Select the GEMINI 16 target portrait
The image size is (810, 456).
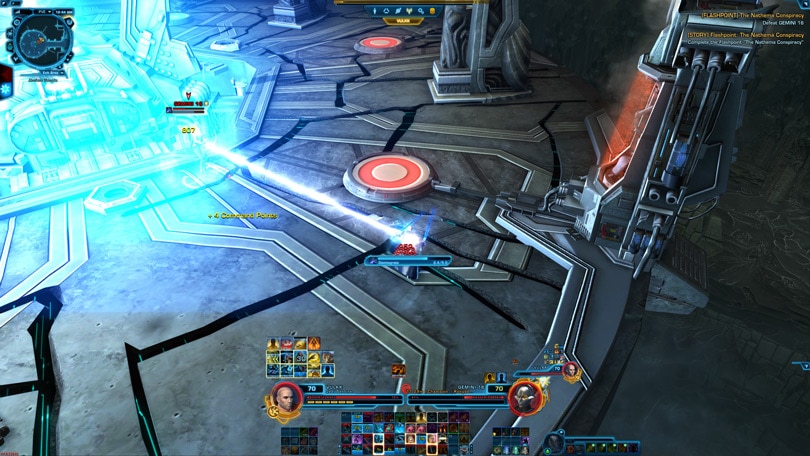(523, 397)
